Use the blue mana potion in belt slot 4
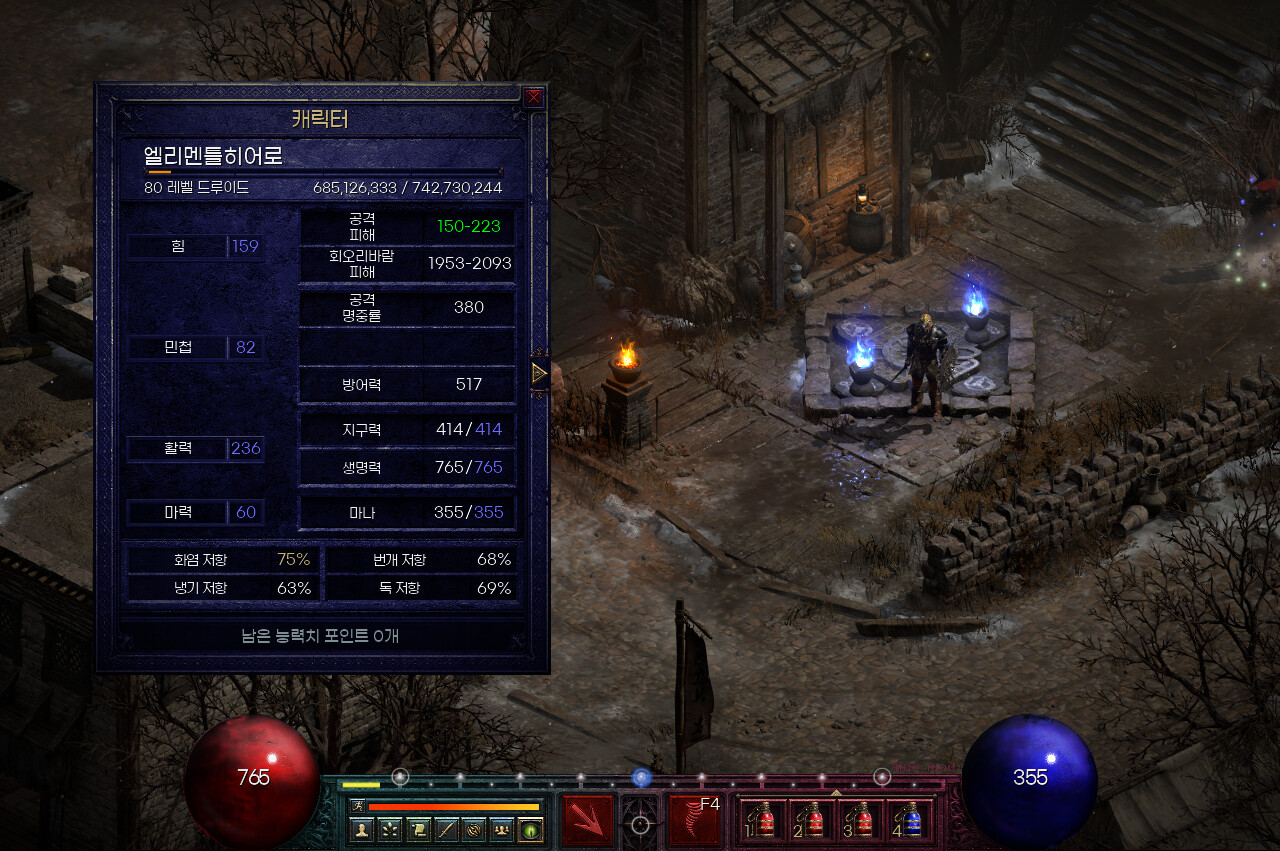 (910, 820)
